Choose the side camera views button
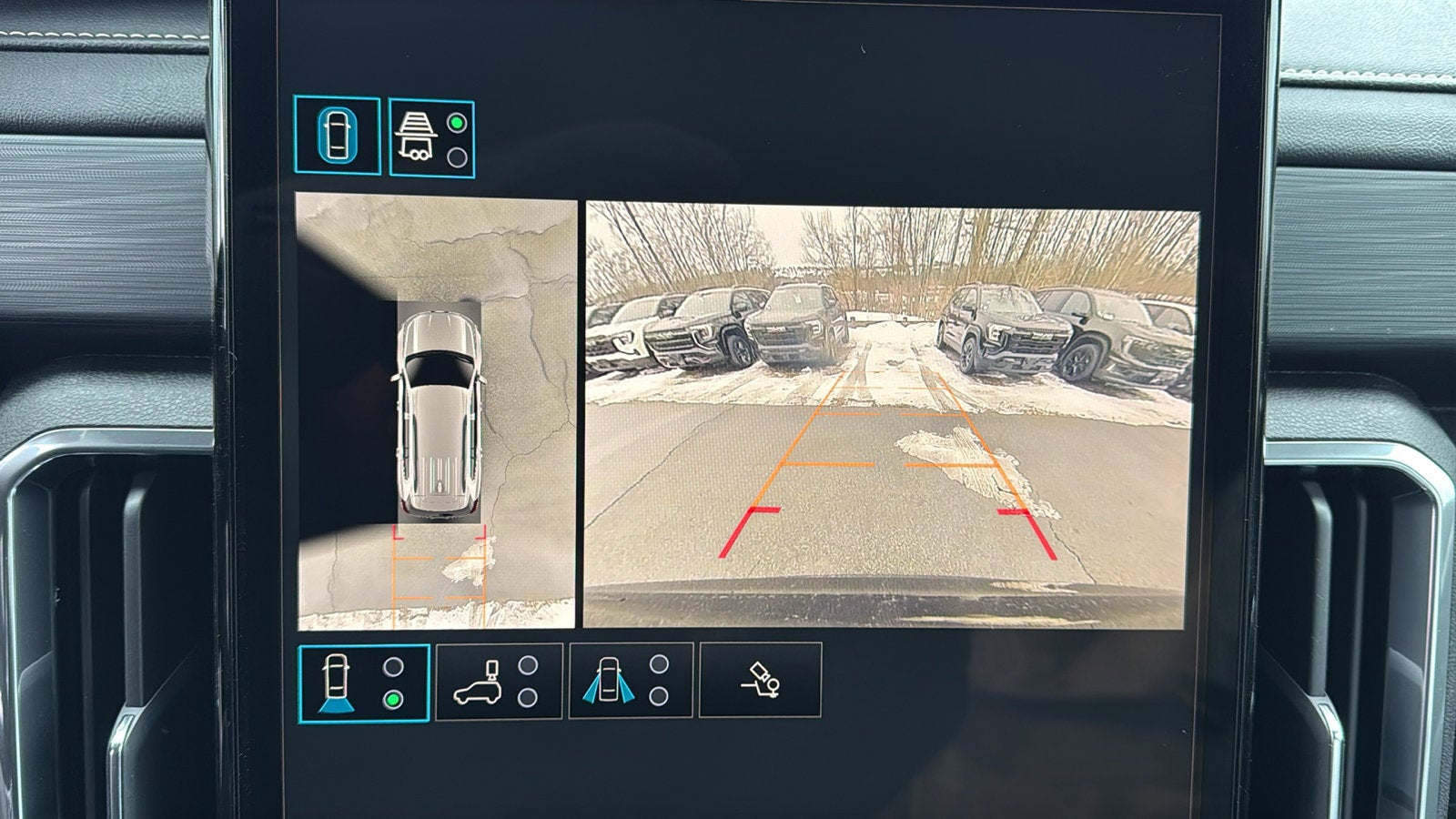Screen dimensions: 1456x819 (630, 682)
